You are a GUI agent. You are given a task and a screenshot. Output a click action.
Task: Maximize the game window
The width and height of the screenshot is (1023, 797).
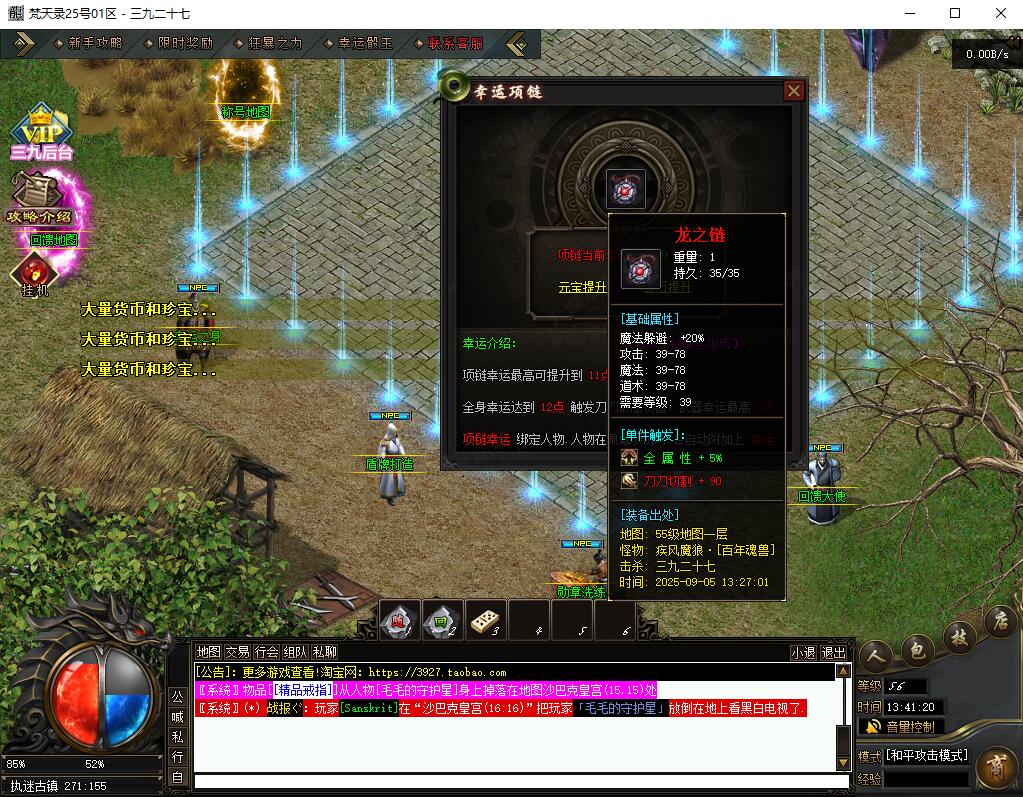[955, 13]
